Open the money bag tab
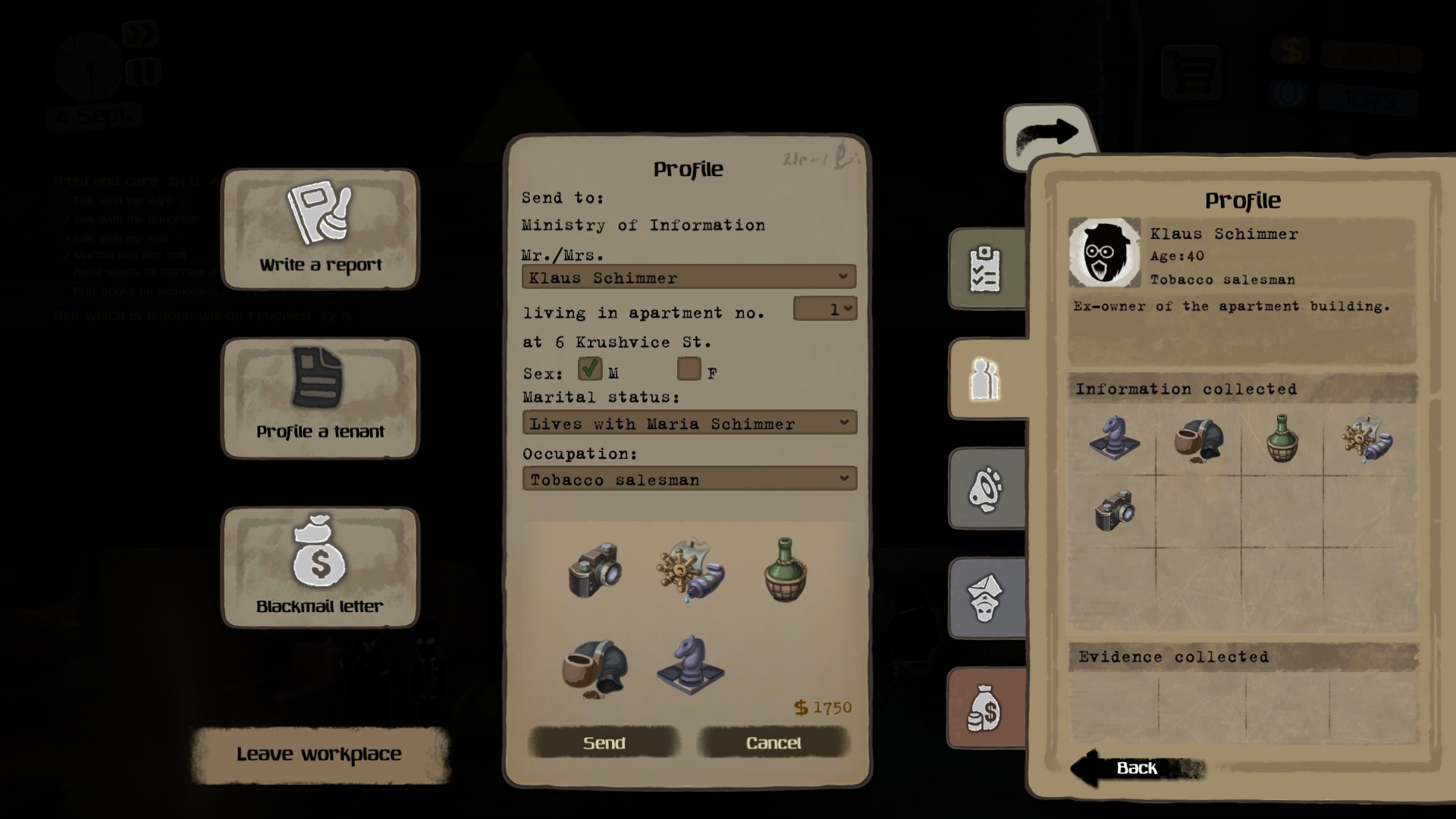Viewport: 1456px width, 819px height. pos(984,708)
